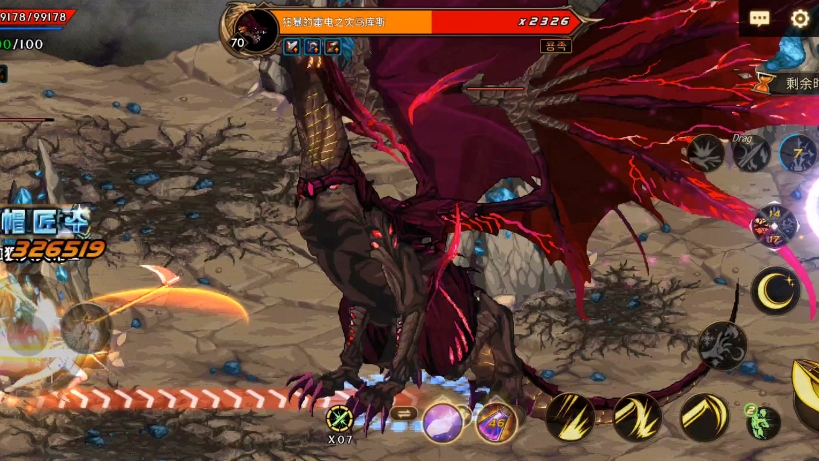Click the boss portrait with level 70

coord(256,30)
